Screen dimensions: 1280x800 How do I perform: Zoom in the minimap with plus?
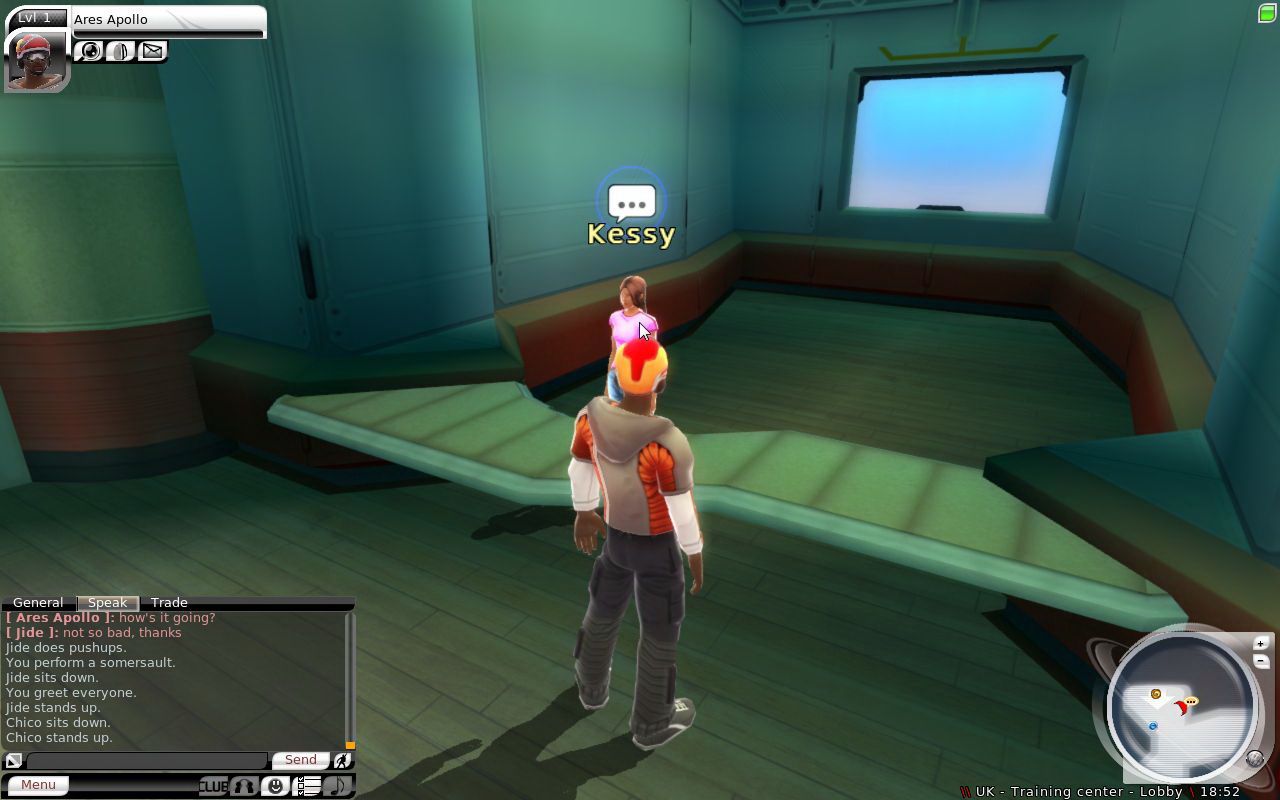pos(1261,644)
